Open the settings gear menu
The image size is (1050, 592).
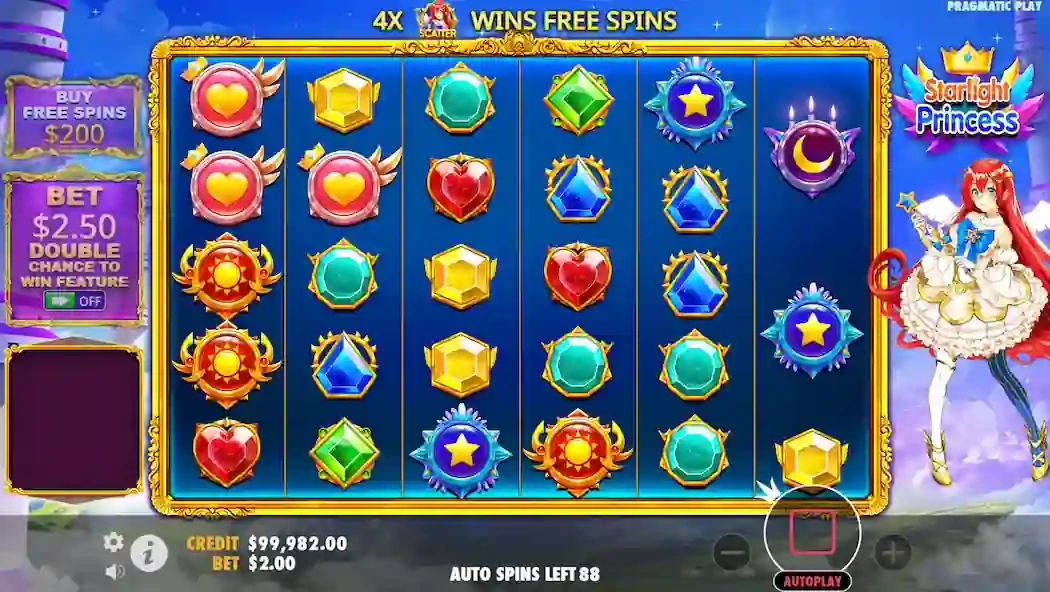(x=114, y=541)
